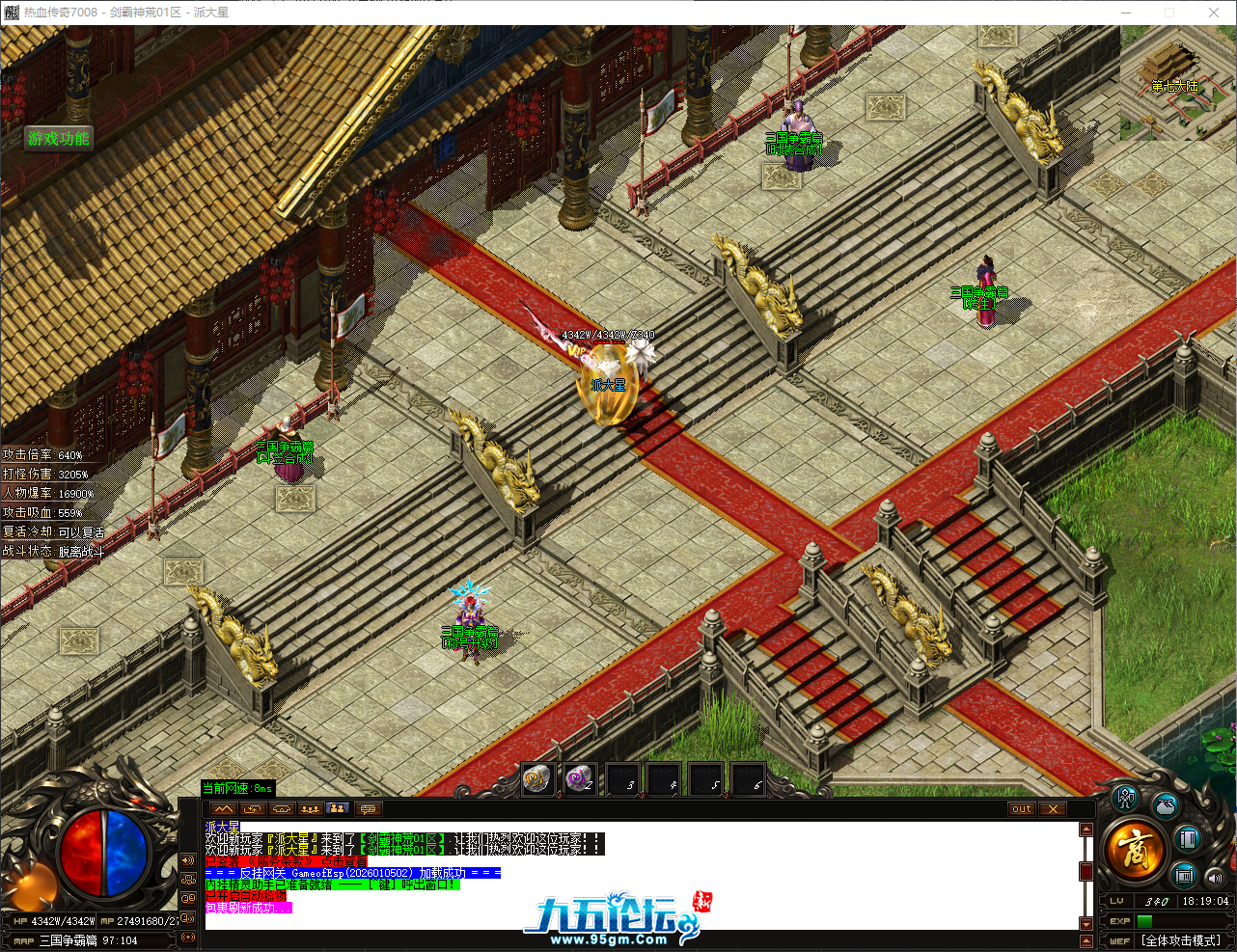Click the chat bubble icon in chat toolbar

click(367, 809)
